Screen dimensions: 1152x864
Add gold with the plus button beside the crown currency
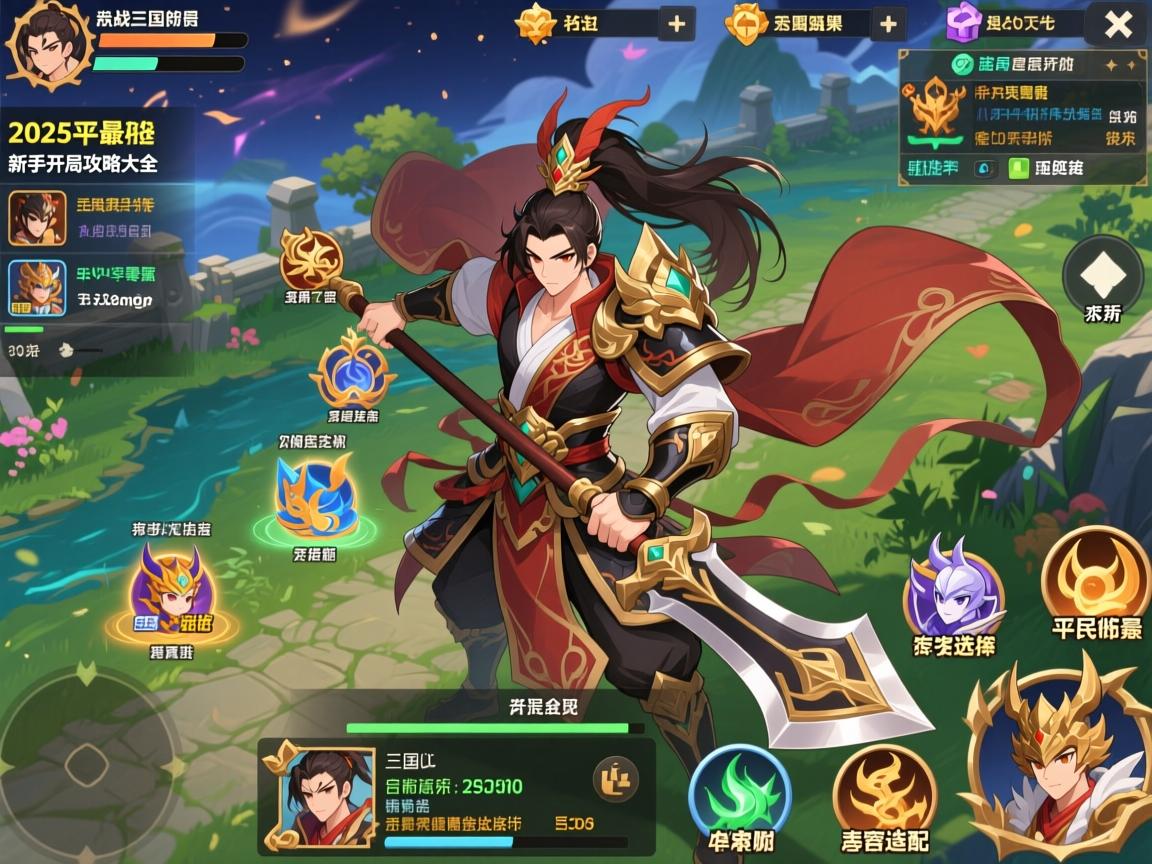coord(677,24)
